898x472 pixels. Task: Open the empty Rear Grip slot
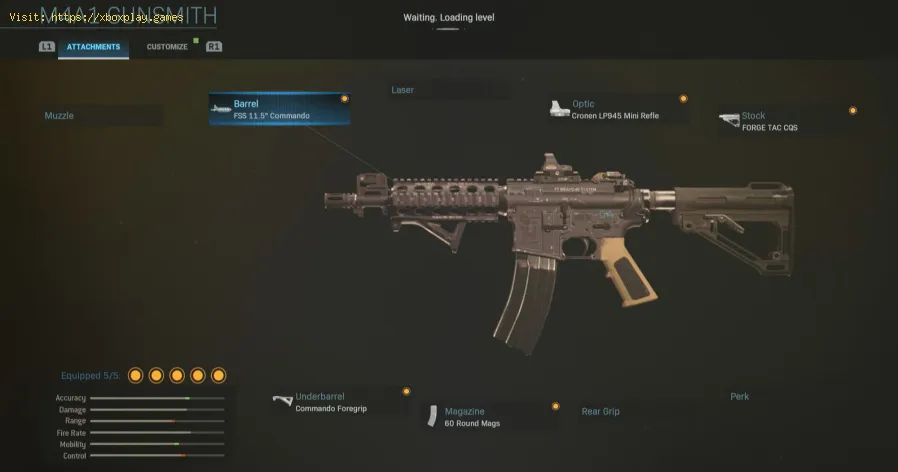click(x=640, y=411)
